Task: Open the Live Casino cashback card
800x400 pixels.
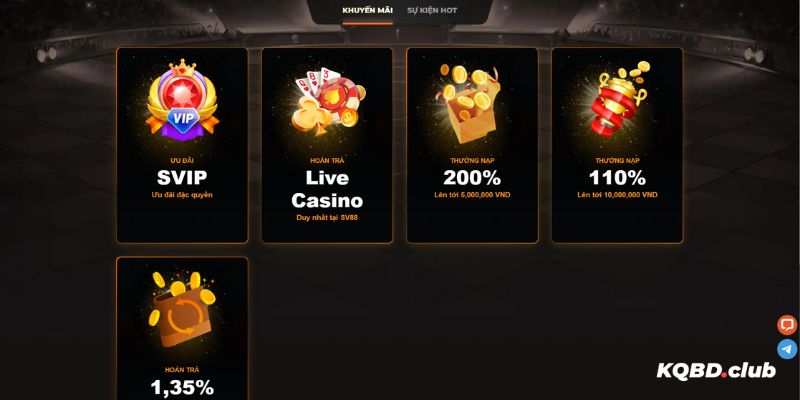Action: click(327, 145)
